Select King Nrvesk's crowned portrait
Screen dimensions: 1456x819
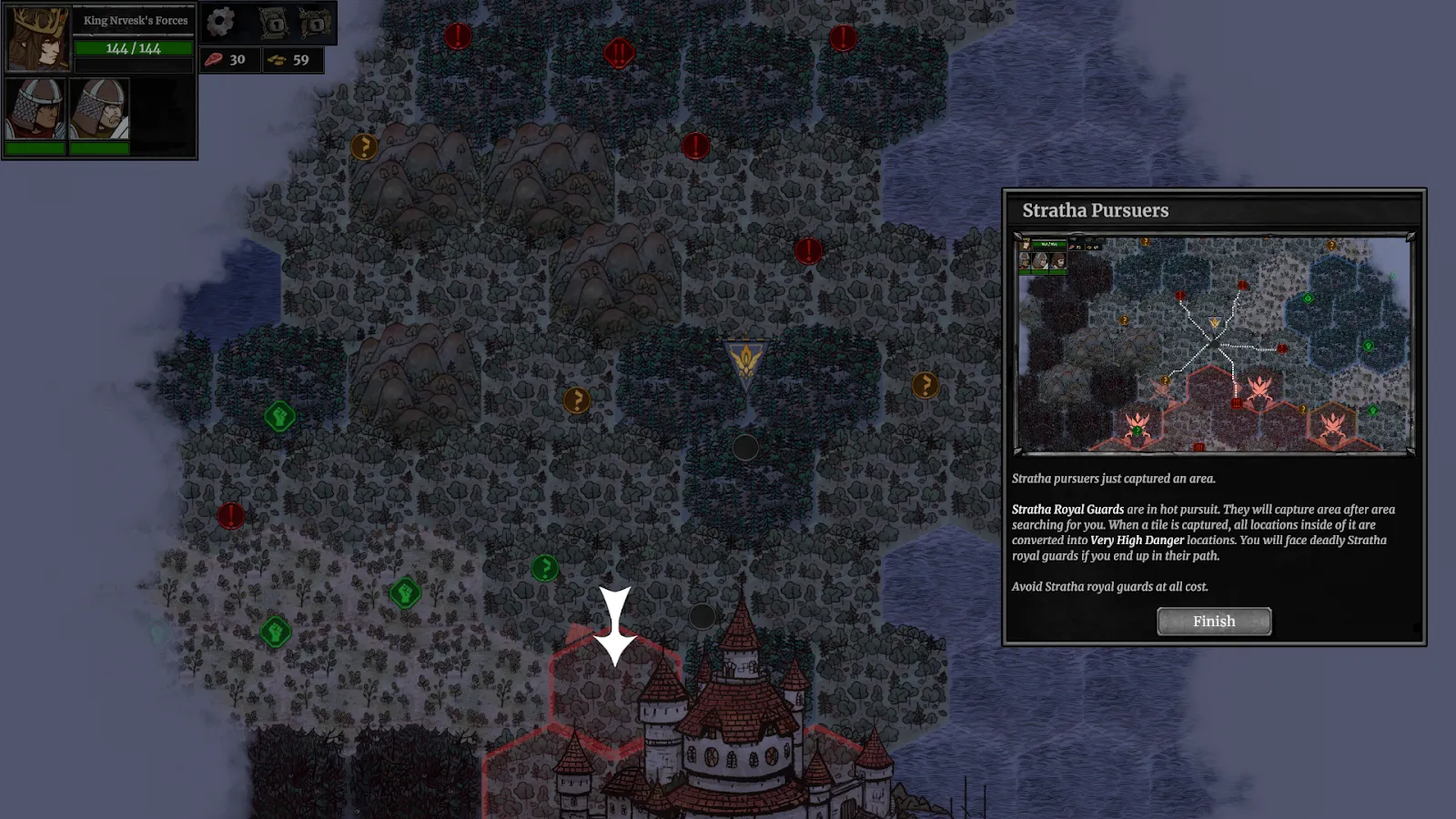point(37,39)
